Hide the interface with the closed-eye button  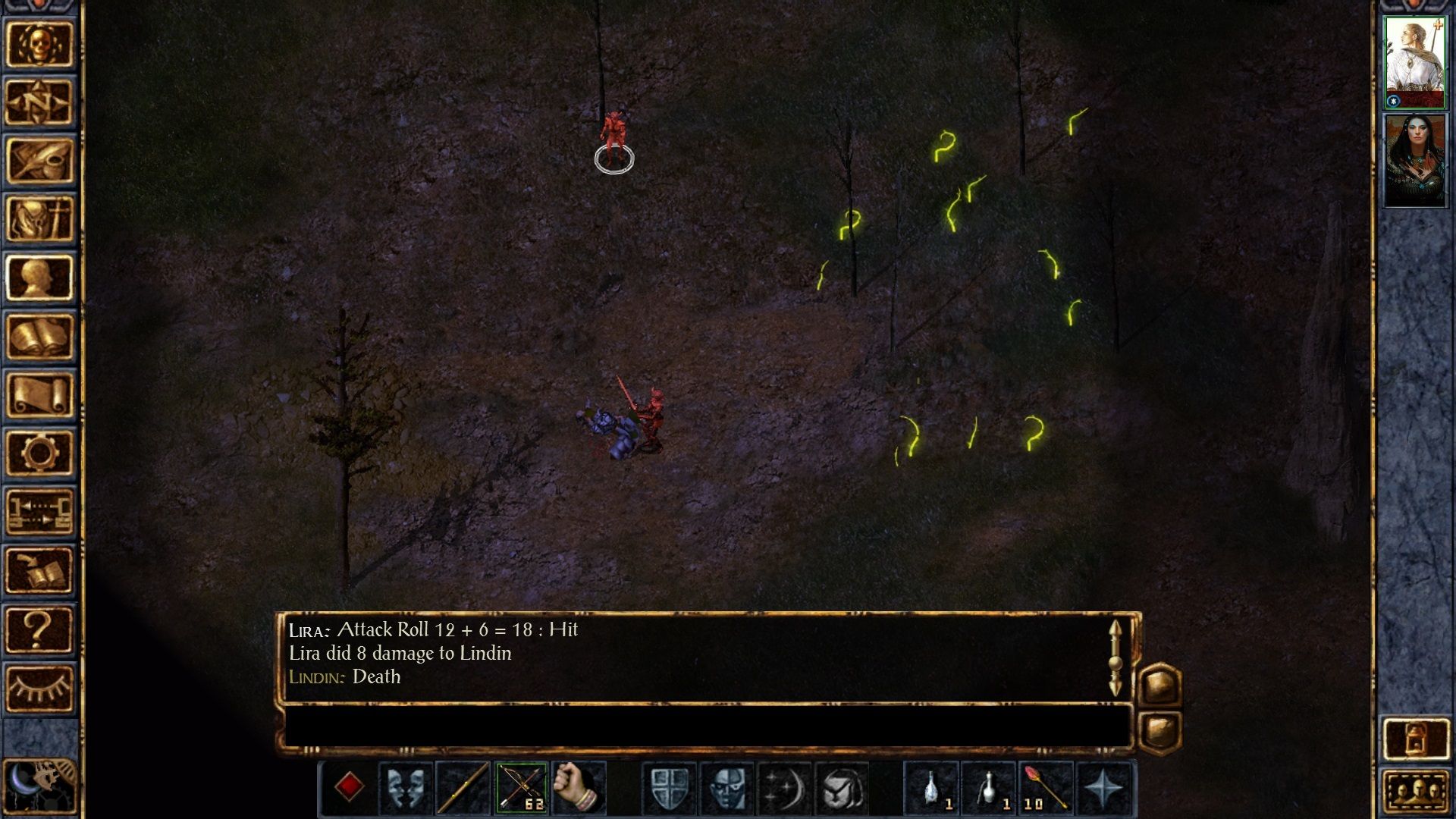[x=39, y=687]
